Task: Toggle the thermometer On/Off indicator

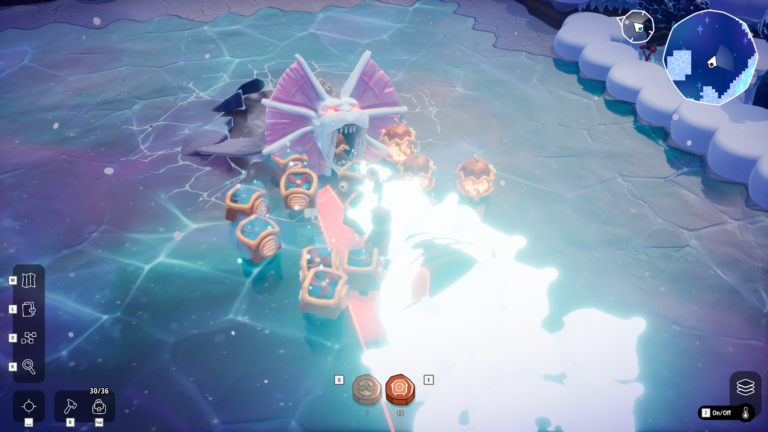Action: click(x=726, y=412)
